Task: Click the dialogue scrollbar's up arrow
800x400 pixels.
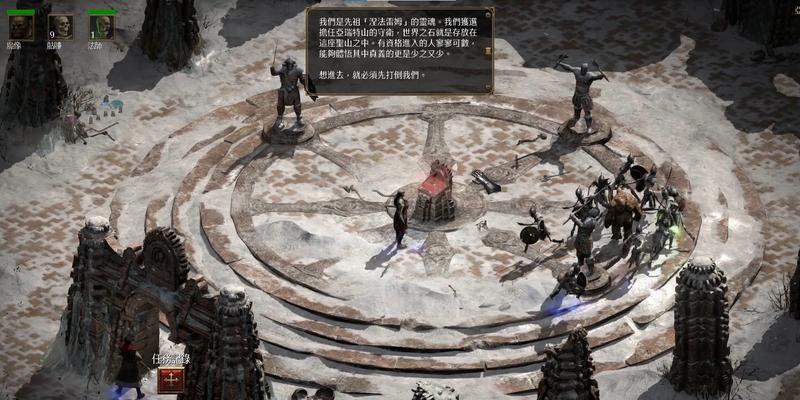Action: click(x=487, y=14)
